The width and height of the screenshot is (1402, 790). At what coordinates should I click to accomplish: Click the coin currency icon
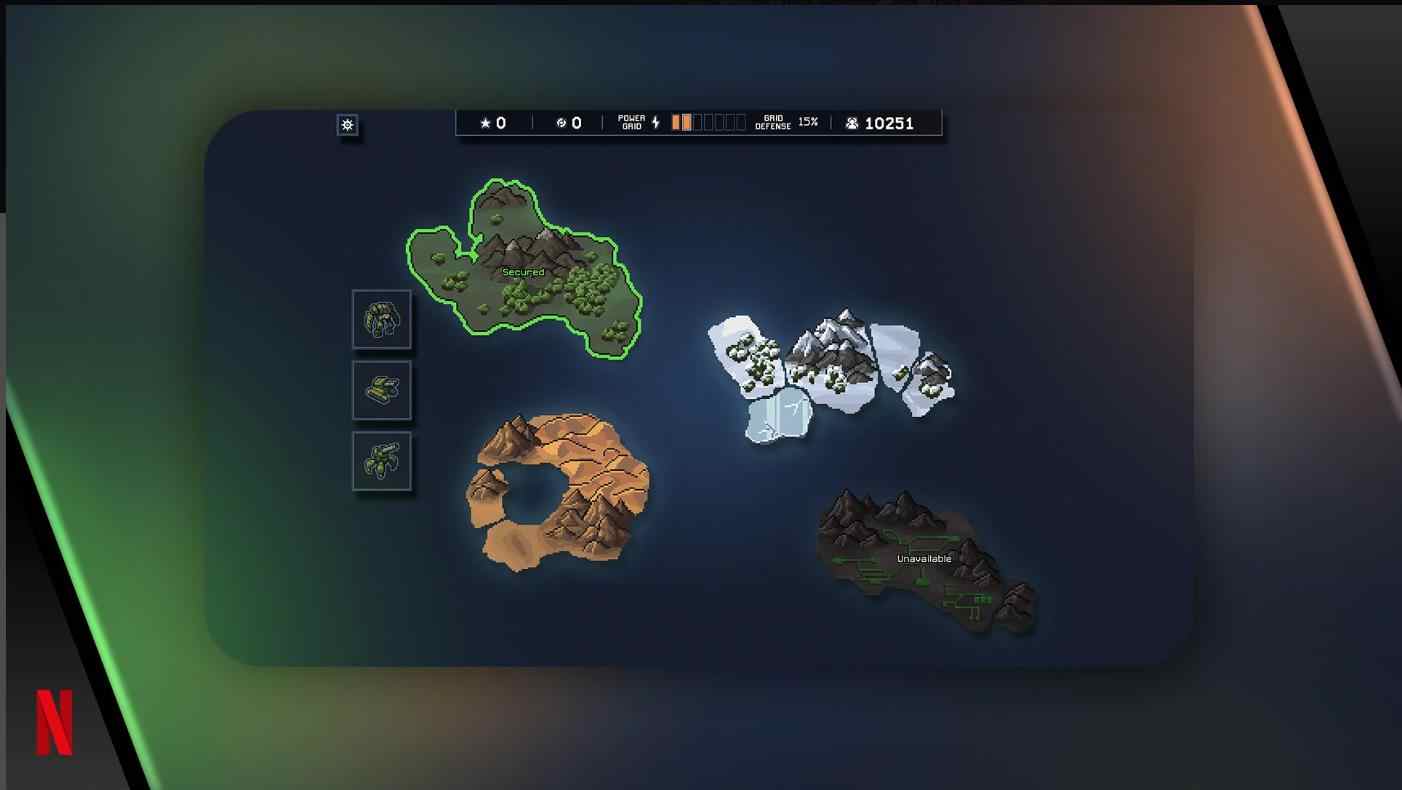click(561, 123)
